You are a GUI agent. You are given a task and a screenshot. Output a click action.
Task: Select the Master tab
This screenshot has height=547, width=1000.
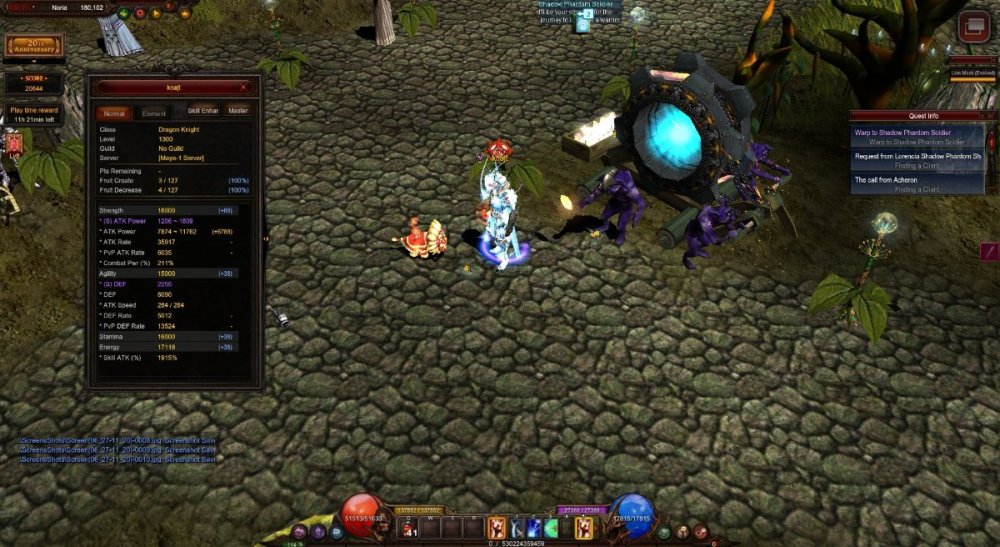click(237, 111)
